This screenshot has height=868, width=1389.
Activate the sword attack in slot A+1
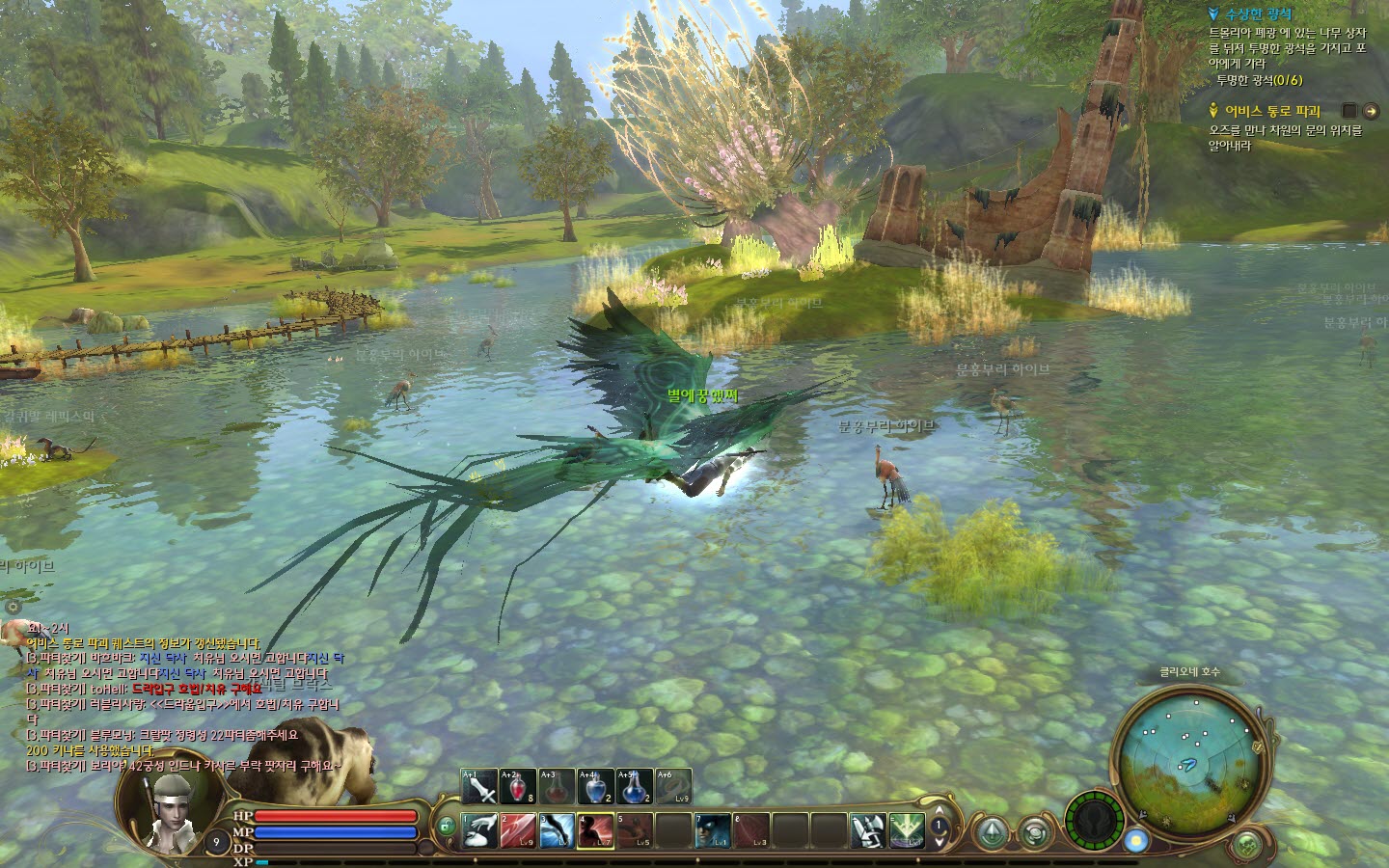click(x=479, y=788)
